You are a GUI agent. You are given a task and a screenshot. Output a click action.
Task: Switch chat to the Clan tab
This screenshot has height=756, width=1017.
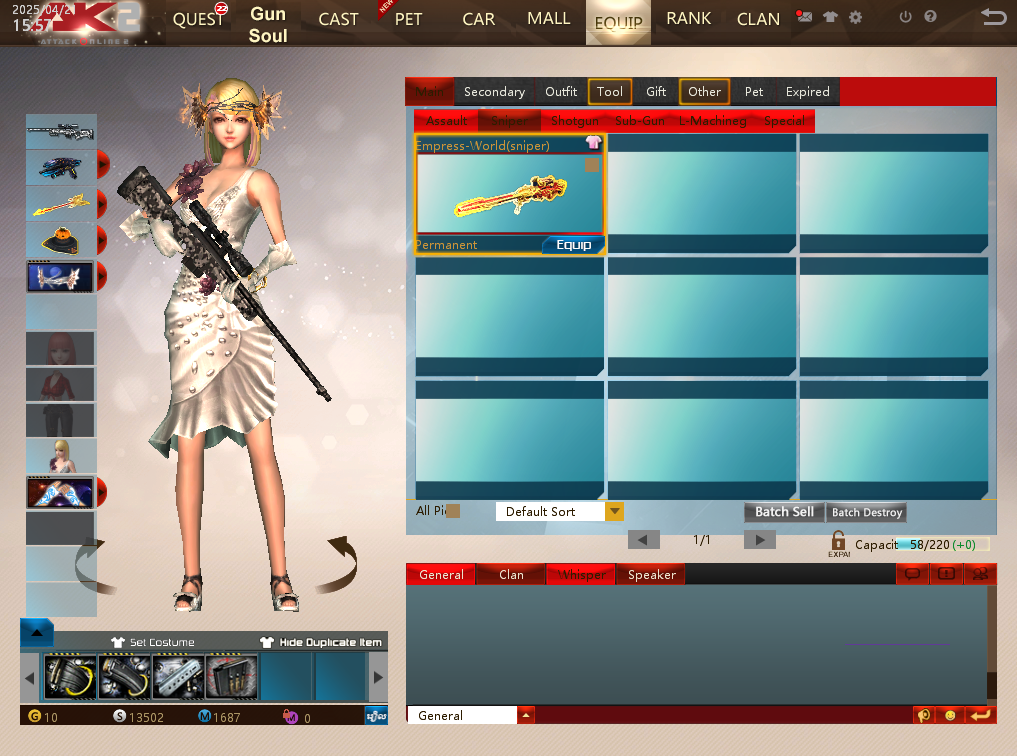(511, 575)
